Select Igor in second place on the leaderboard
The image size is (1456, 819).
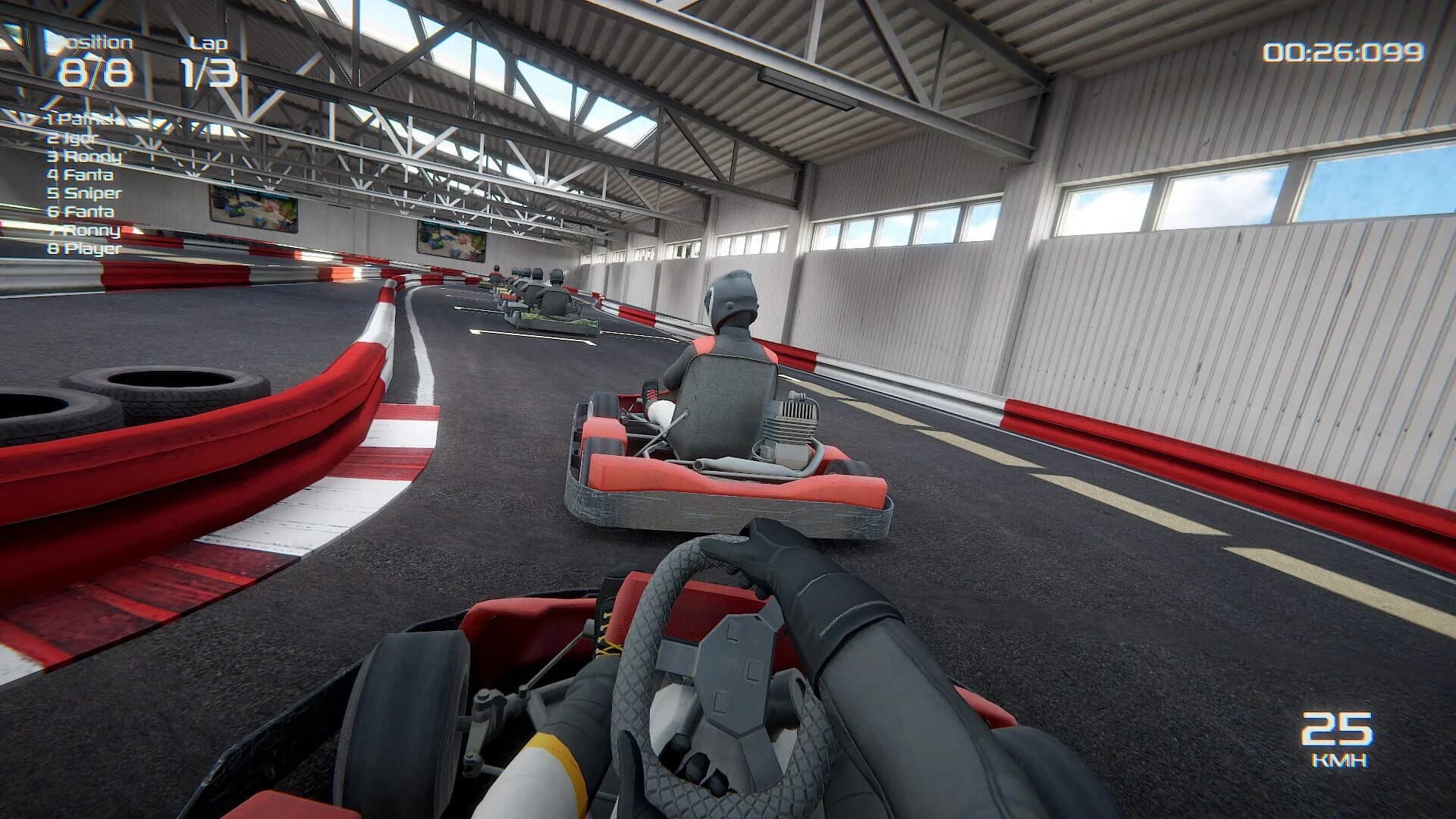click(x=72, y=139)
